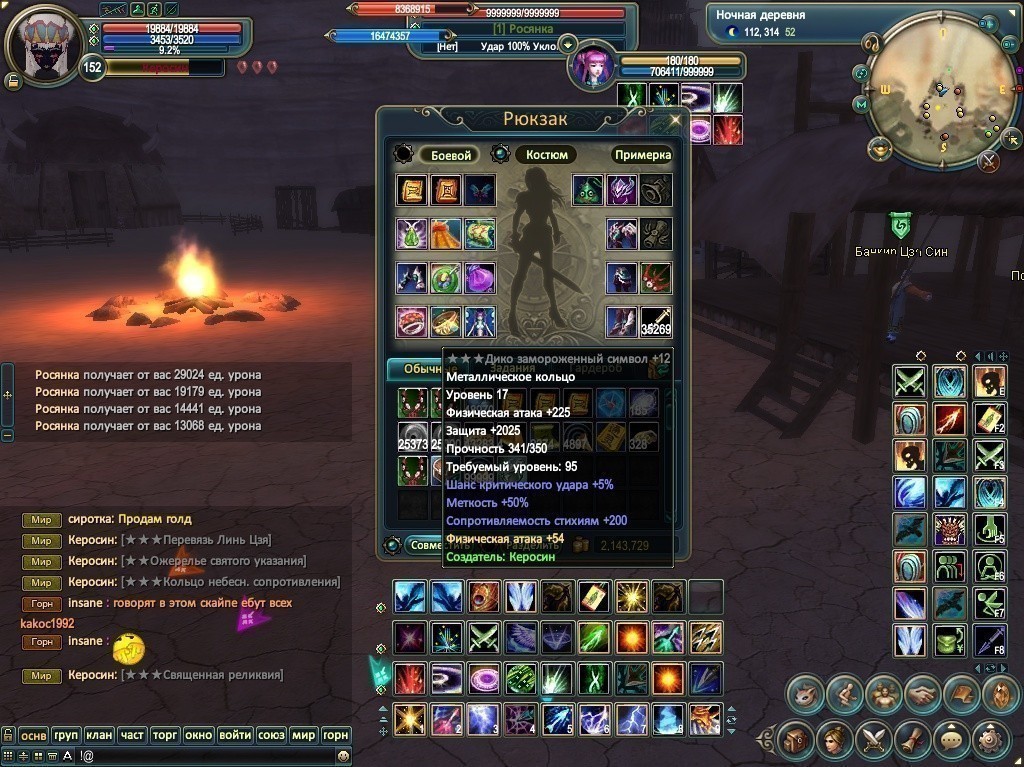Open the Костюм equipment view
Image resolution: width=1024 pixels, height=767 pixels.
click(546, 155)
